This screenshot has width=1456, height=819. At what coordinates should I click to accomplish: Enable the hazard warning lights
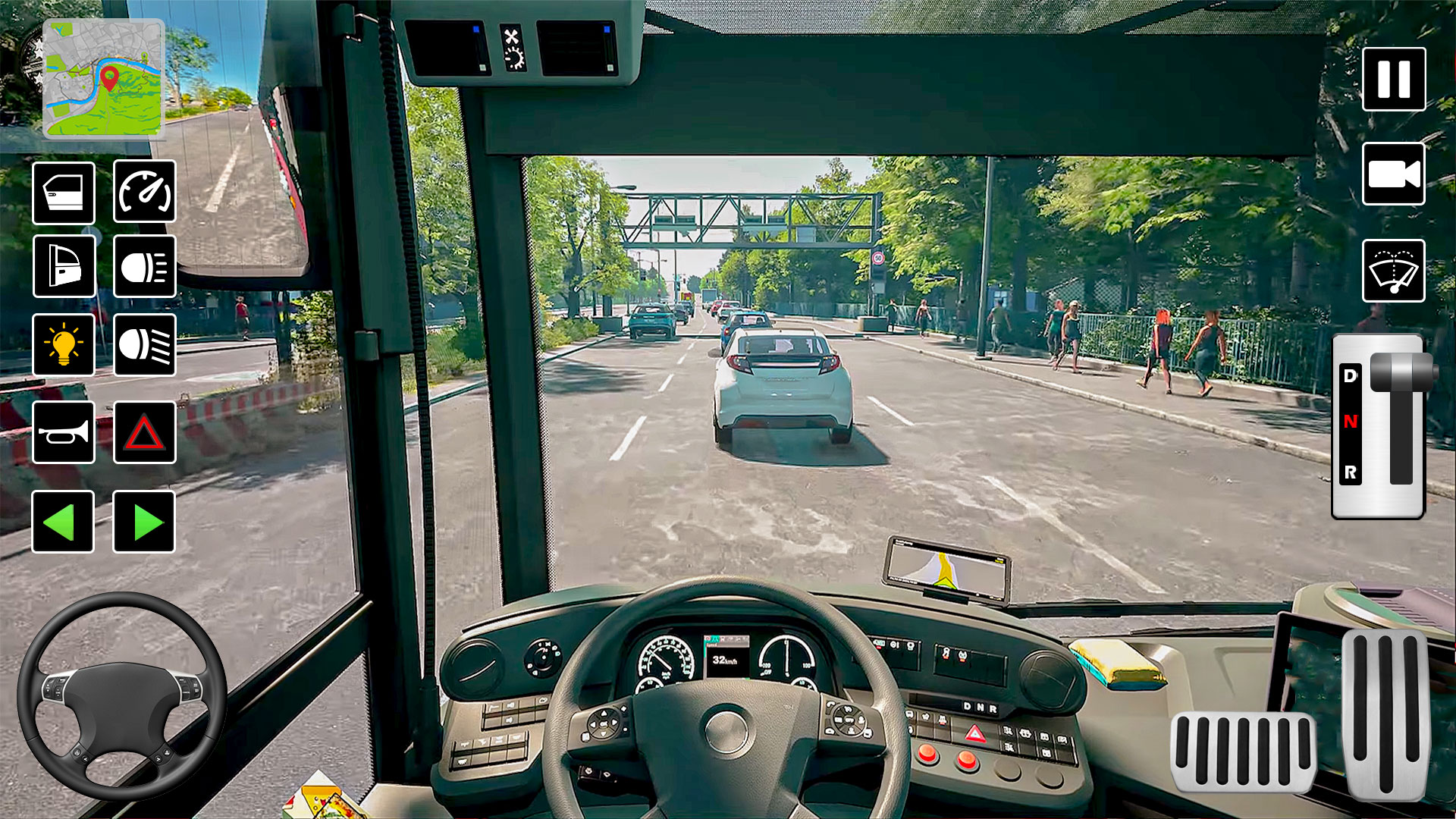point(144,432)
